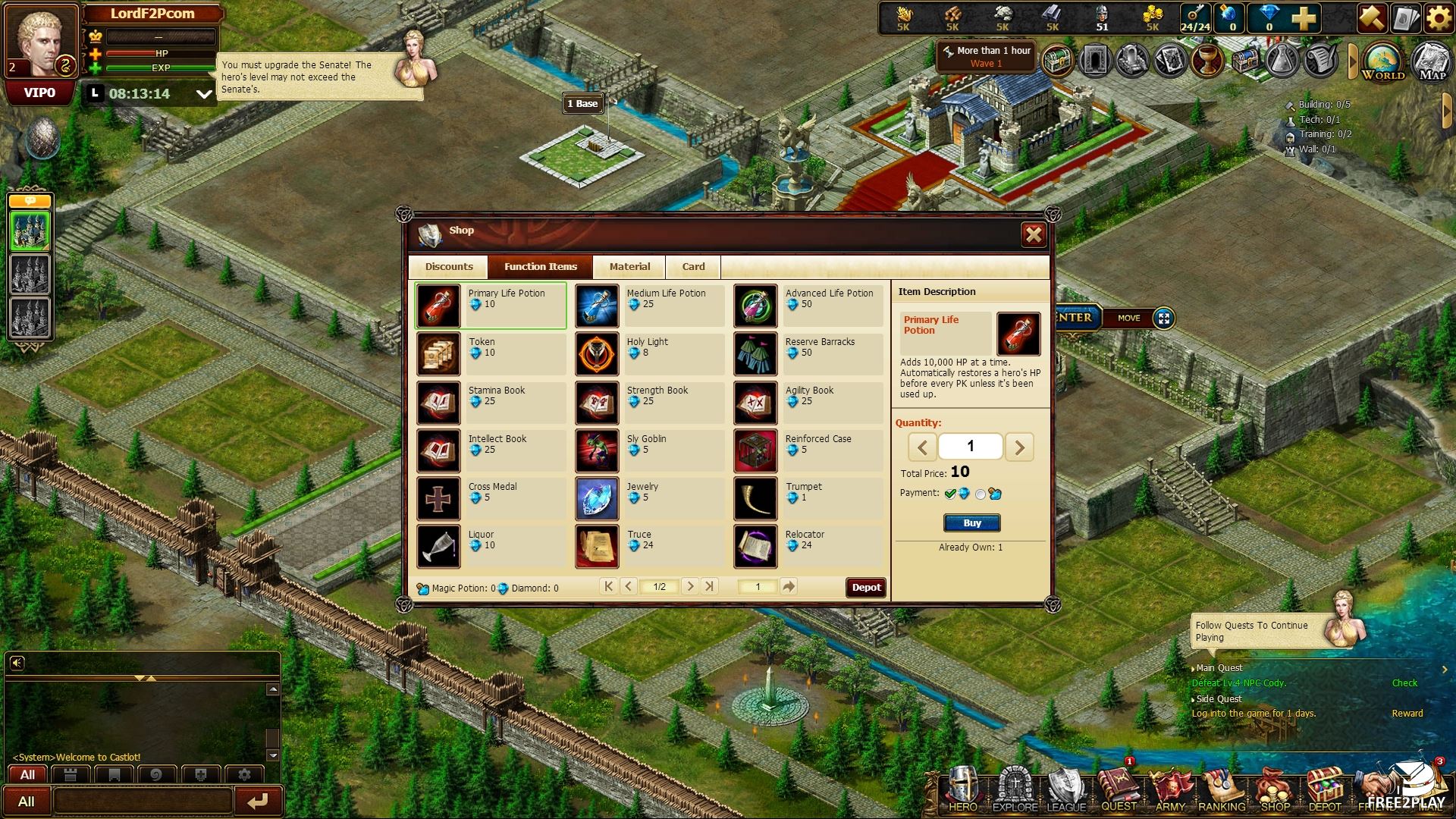Open the Depot from the shop
The width and height of the screenshot is (1456, 819).
coord(866,588)
